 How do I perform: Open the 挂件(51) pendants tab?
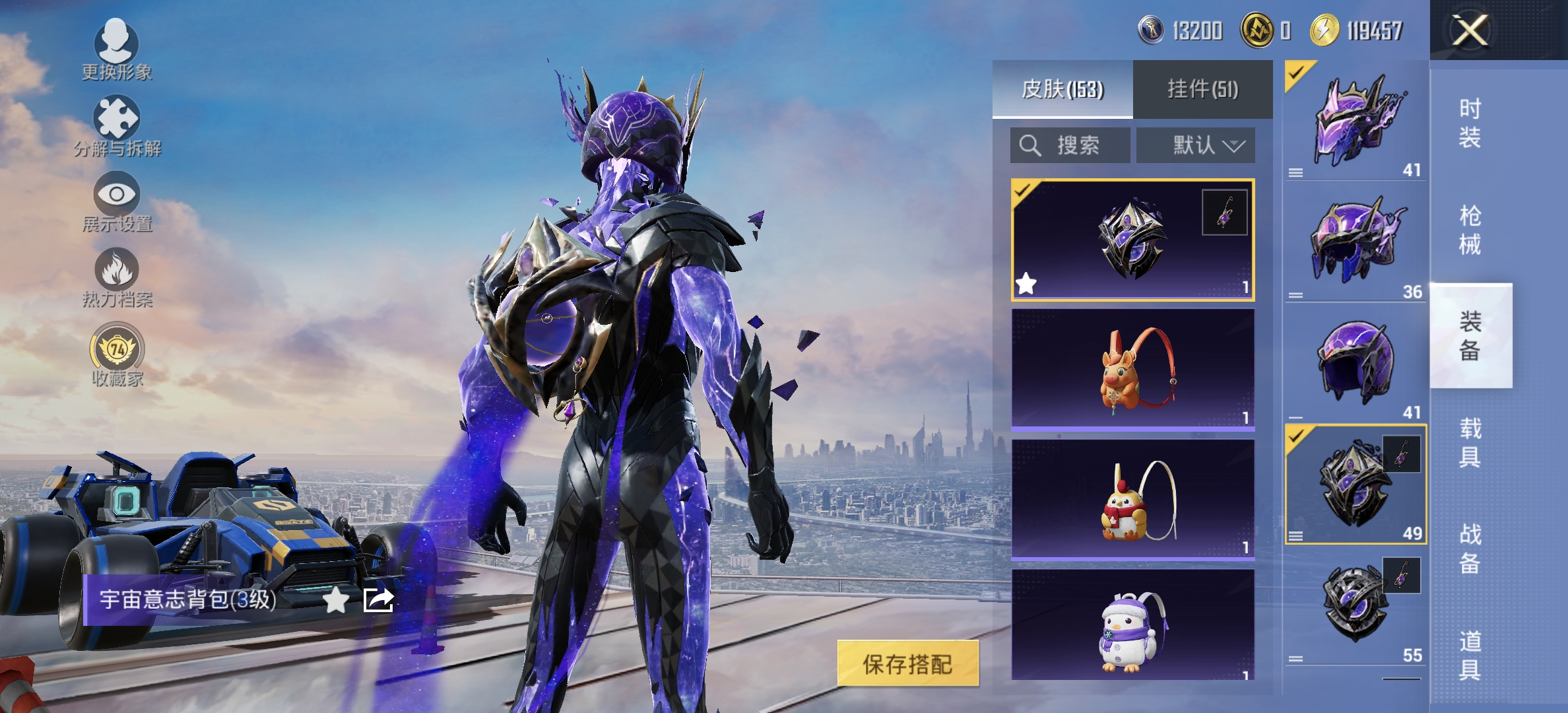point(1202,89)
